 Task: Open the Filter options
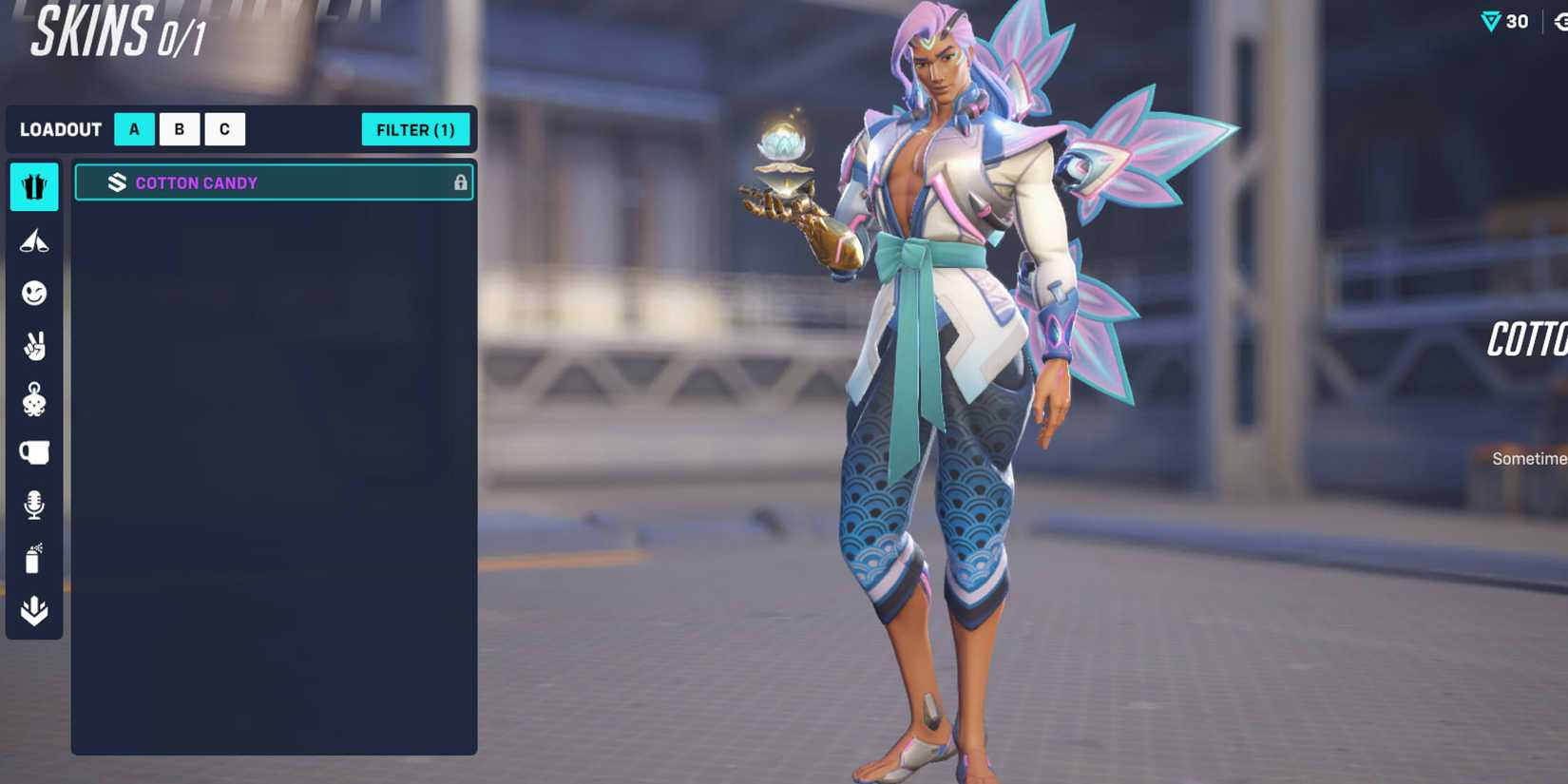coord(416,129)
